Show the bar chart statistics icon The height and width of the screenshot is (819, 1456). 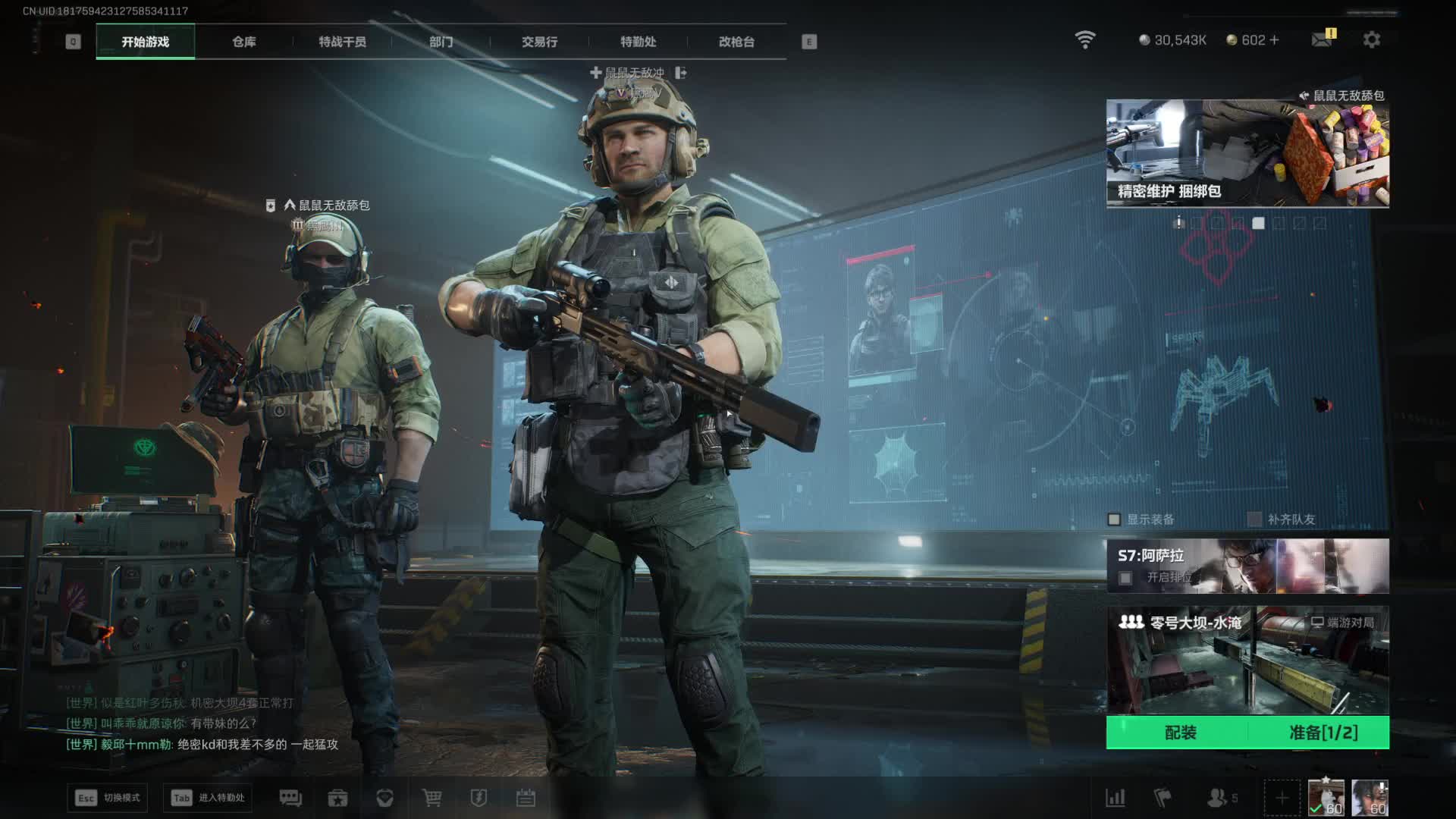[x=1115, y=798]
